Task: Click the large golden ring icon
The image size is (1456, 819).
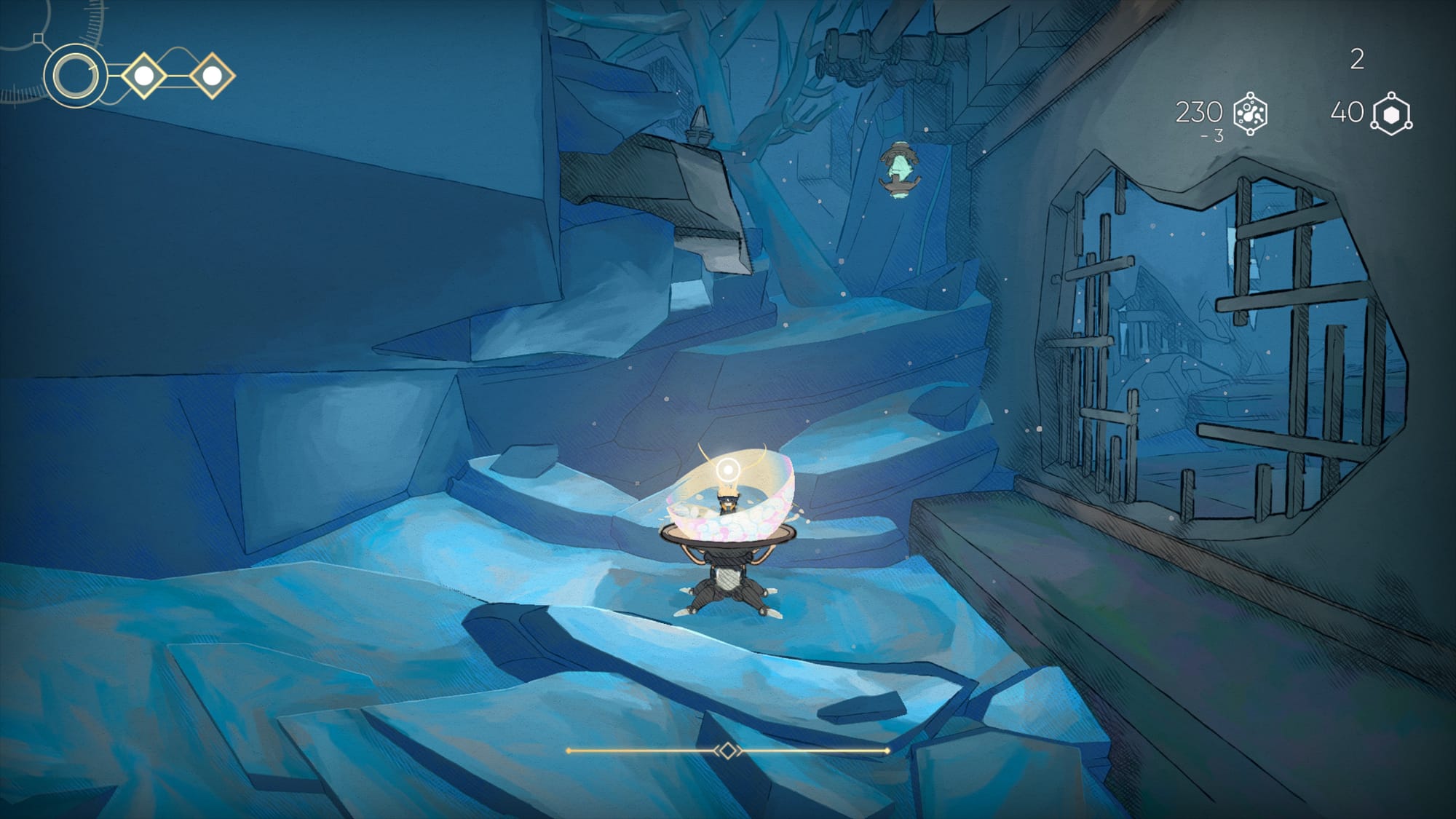Action: (x=73, y=76)
